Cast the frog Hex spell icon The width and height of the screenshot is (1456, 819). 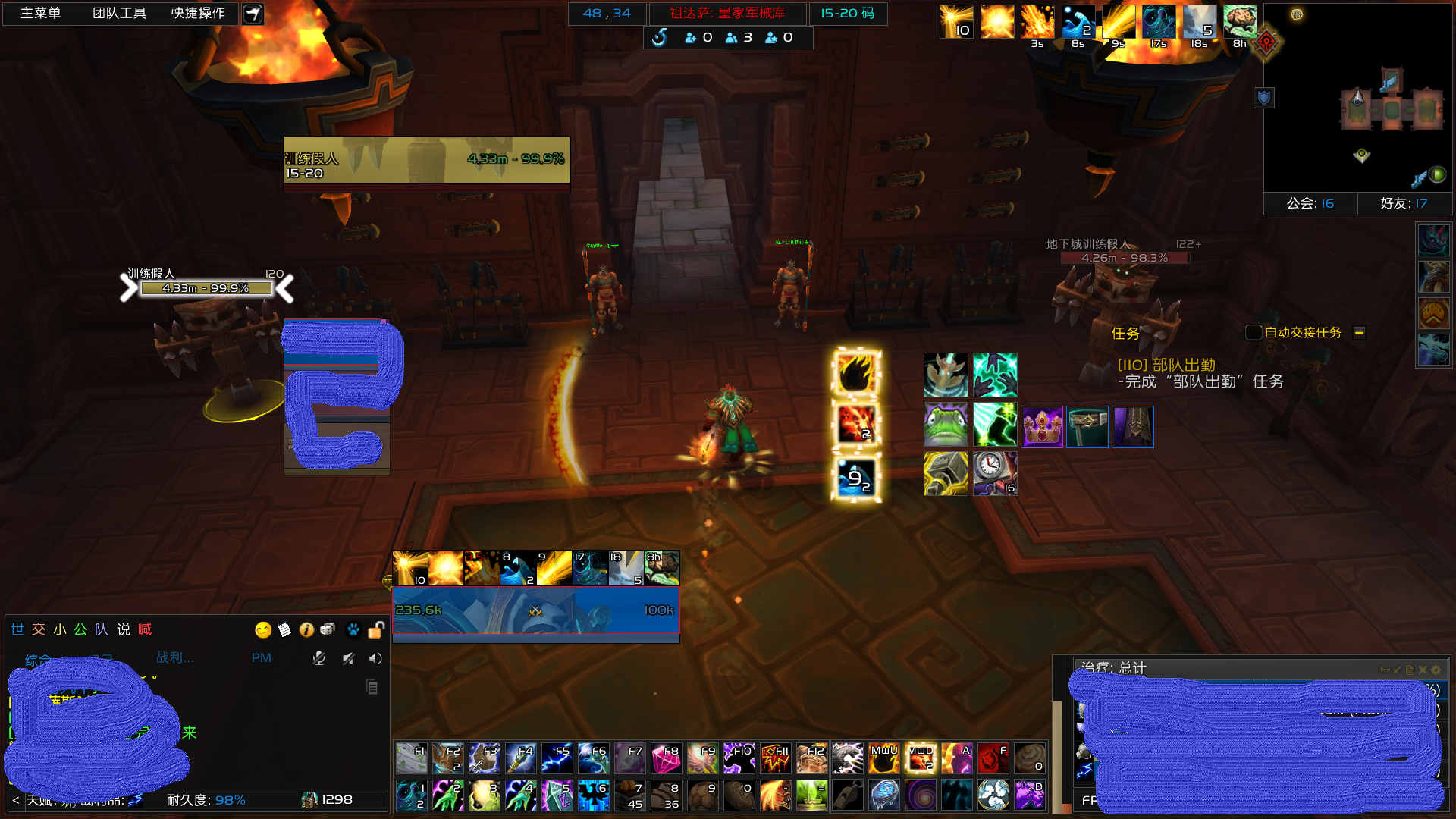[x=946, y=425]
